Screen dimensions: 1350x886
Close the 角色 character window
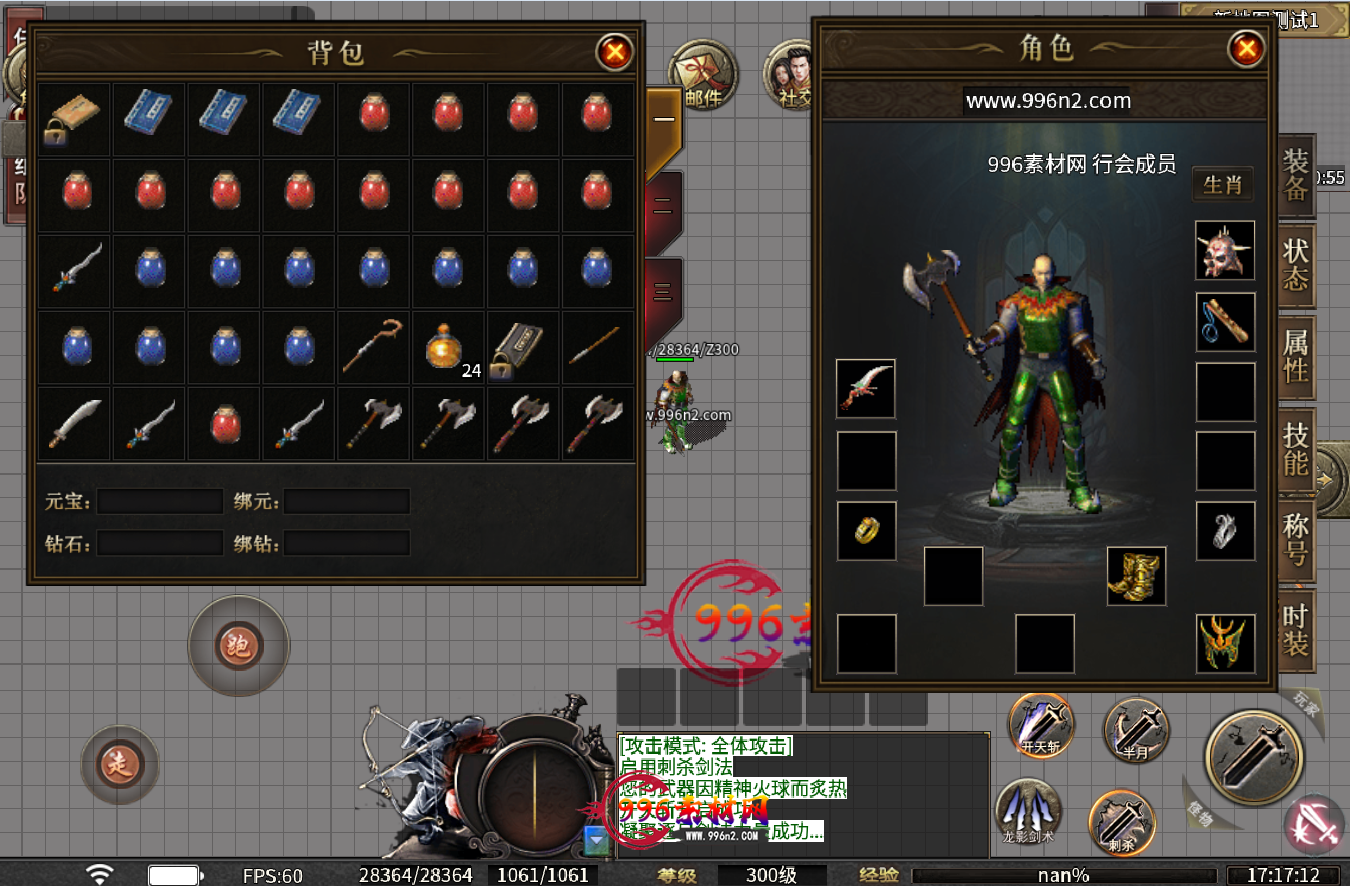(x=1246, y=49)
